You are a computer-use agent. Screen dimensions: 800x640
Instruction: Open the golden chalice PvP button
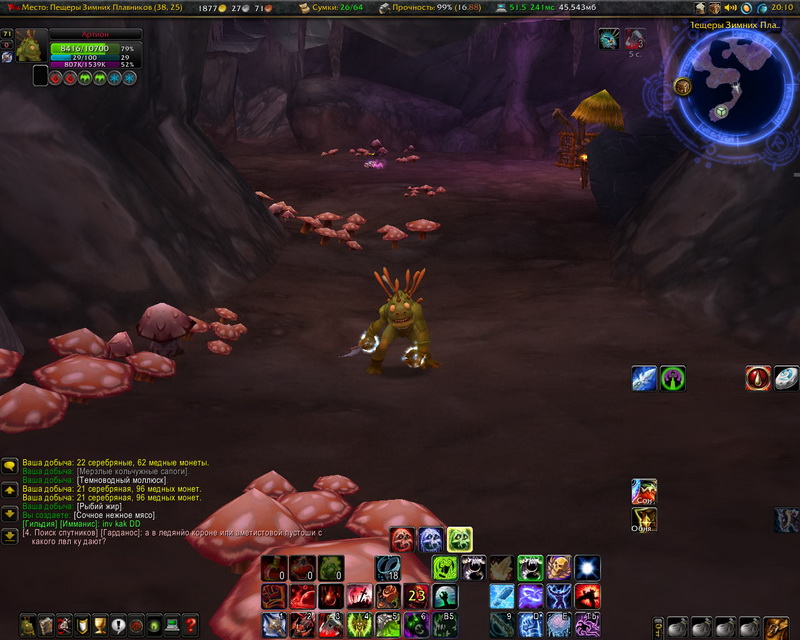101,626
